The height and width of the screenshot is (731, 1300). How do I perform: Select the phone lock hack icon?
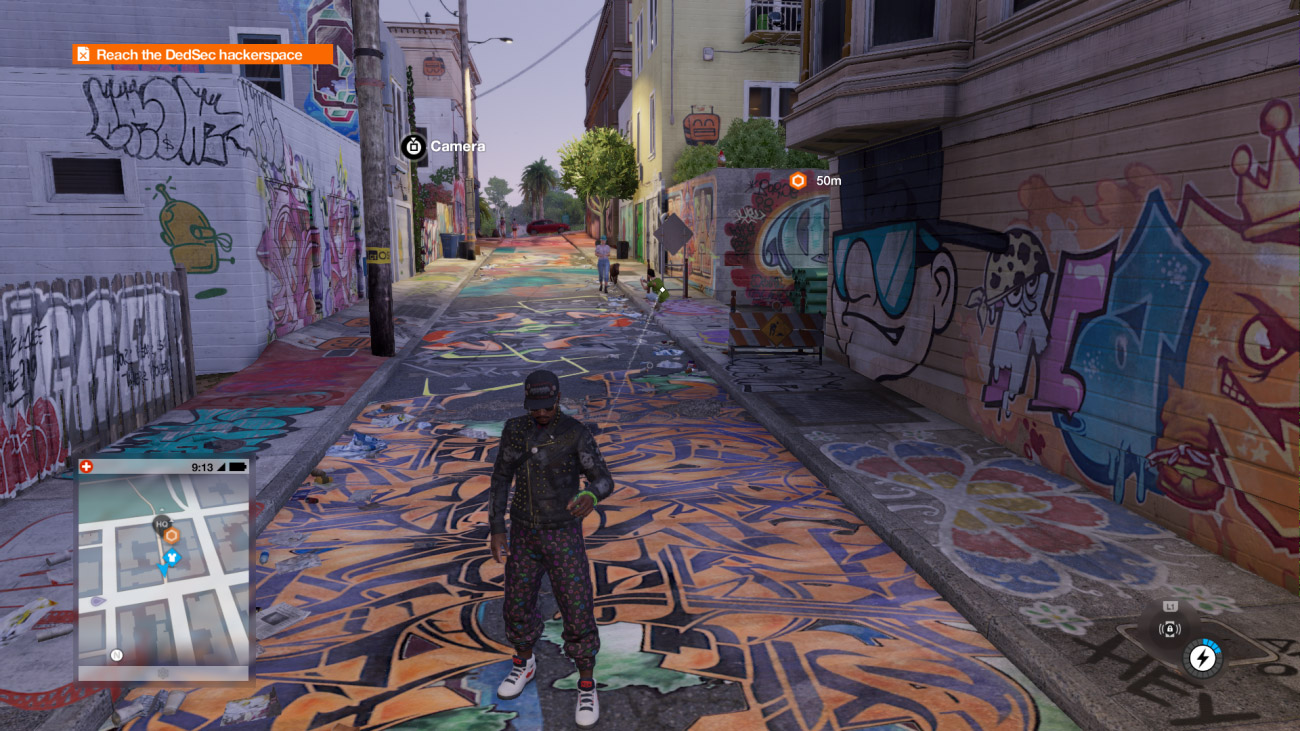[1169, 629]
